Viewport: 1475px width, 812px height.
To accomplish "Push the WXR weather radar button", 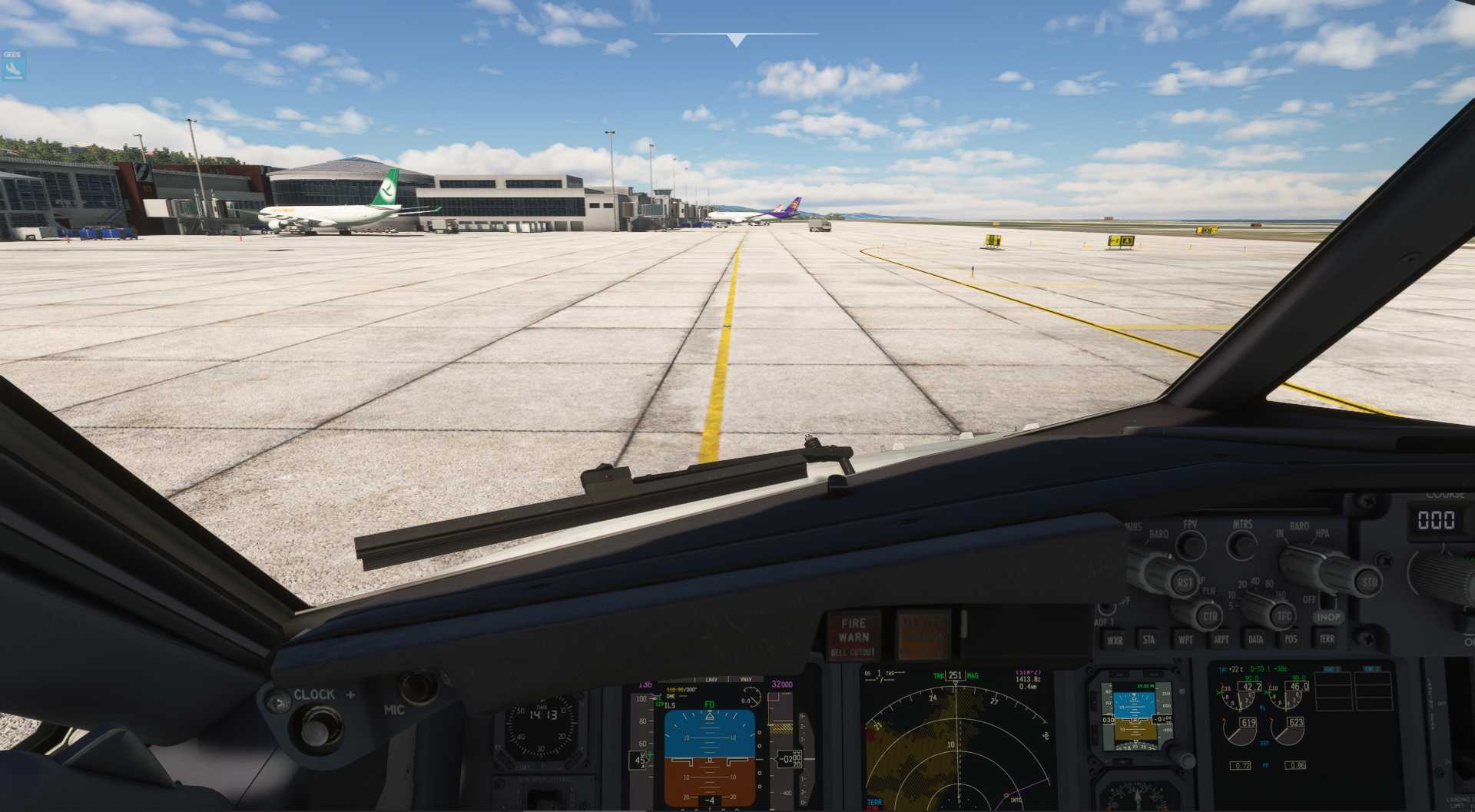I will click(1114, 640).
